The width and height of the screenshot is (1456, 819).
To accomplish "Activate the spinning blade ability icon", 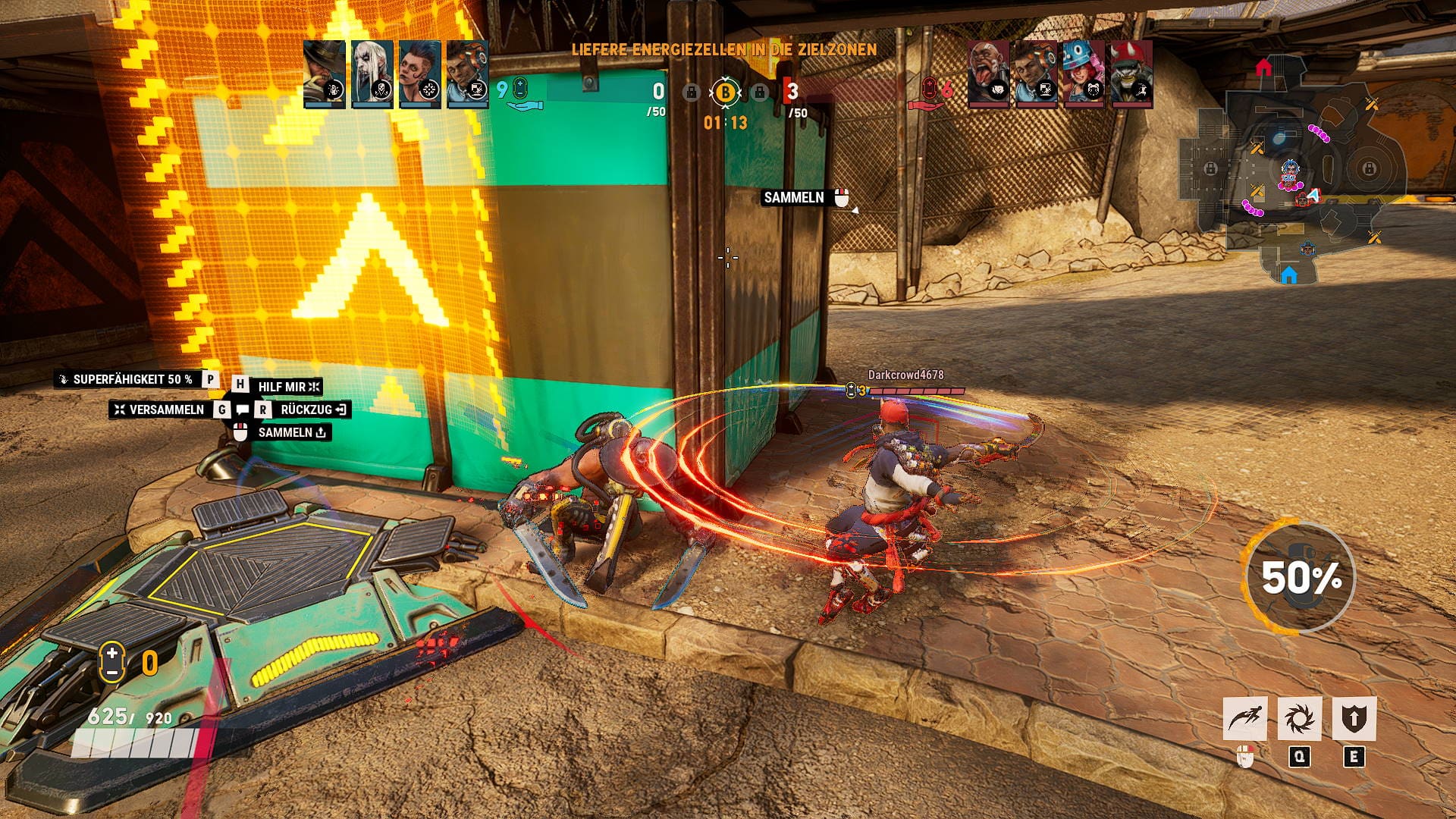I will [x=1299, y=719].
